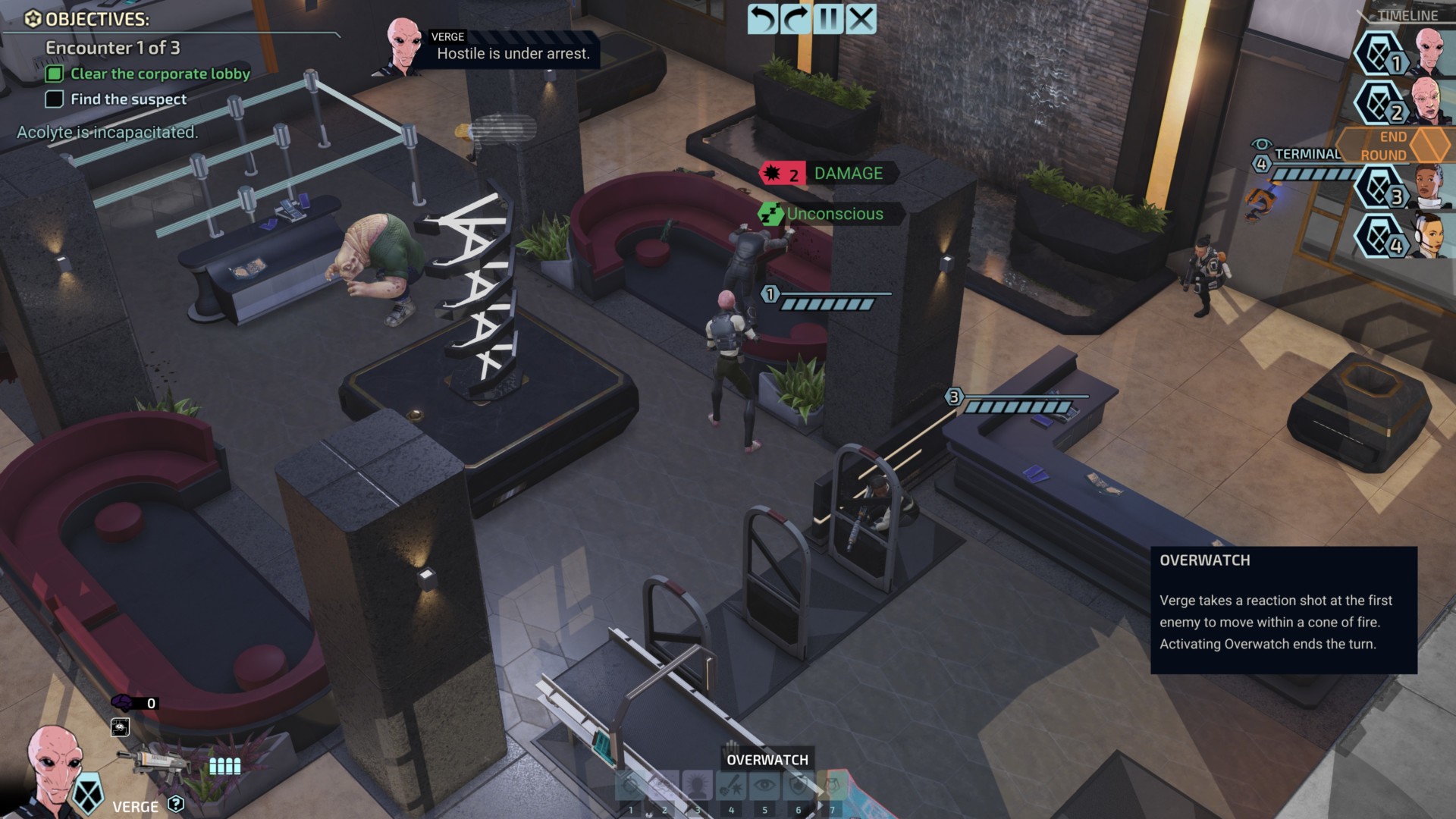Click Verge's faction shield emblem
1456x819 pixels.
(88, 794)
